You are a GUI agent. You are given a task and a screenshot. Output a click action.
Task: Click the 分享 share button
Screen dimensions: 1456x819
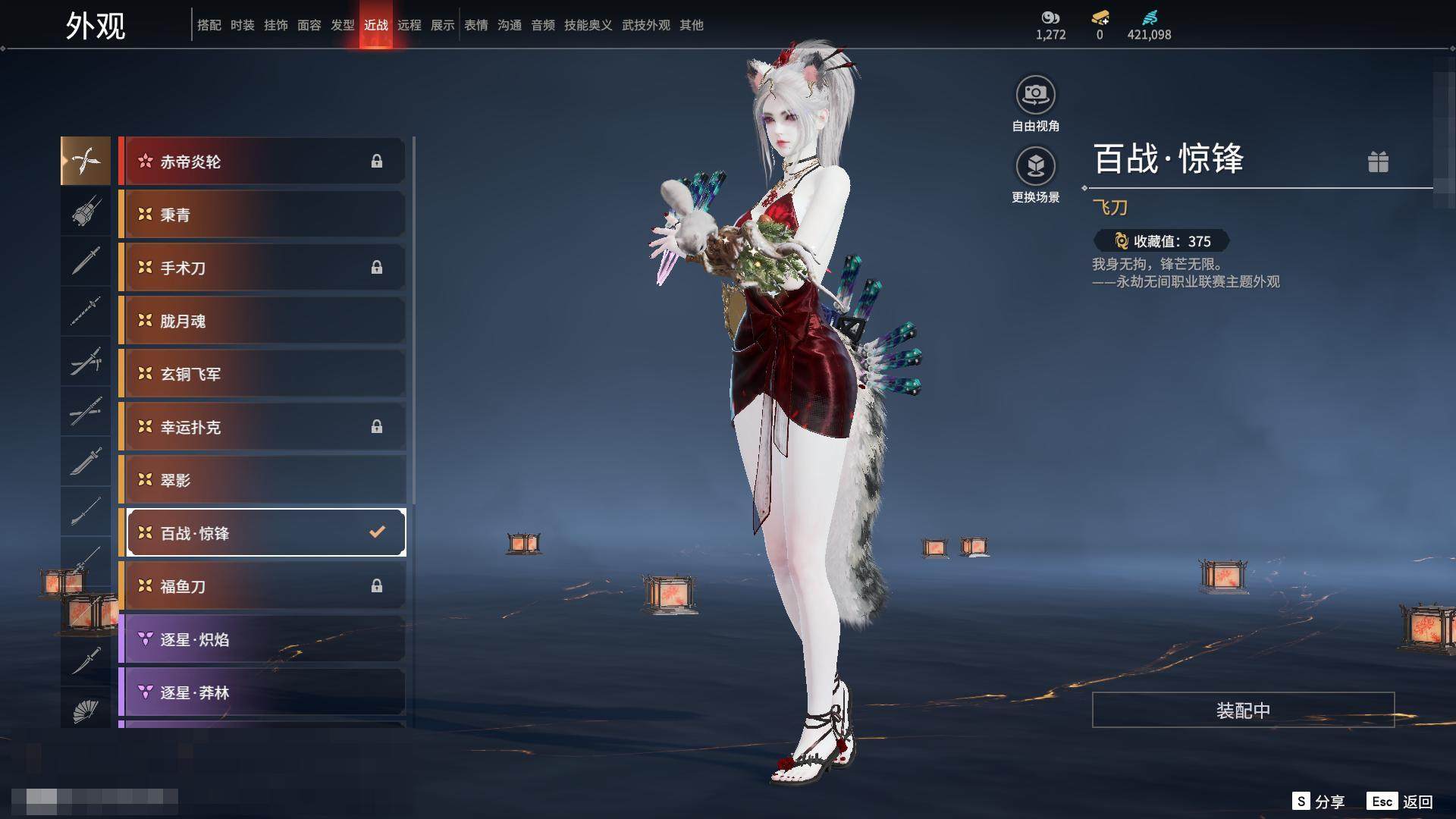click(1319, 802)
